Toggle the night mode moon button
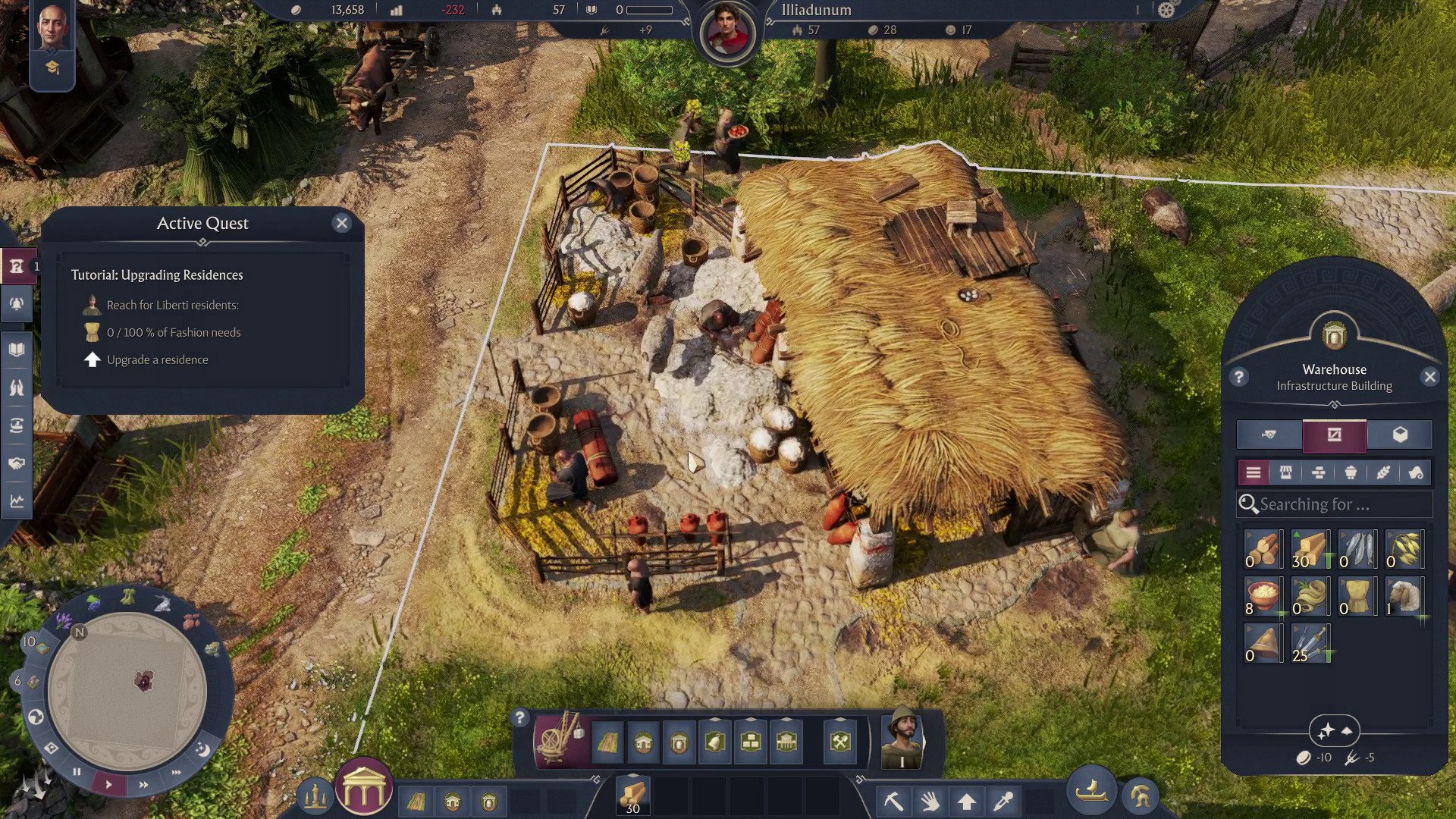The width and height of the screenshot is (1456, 819). click(x=203, y=749)
